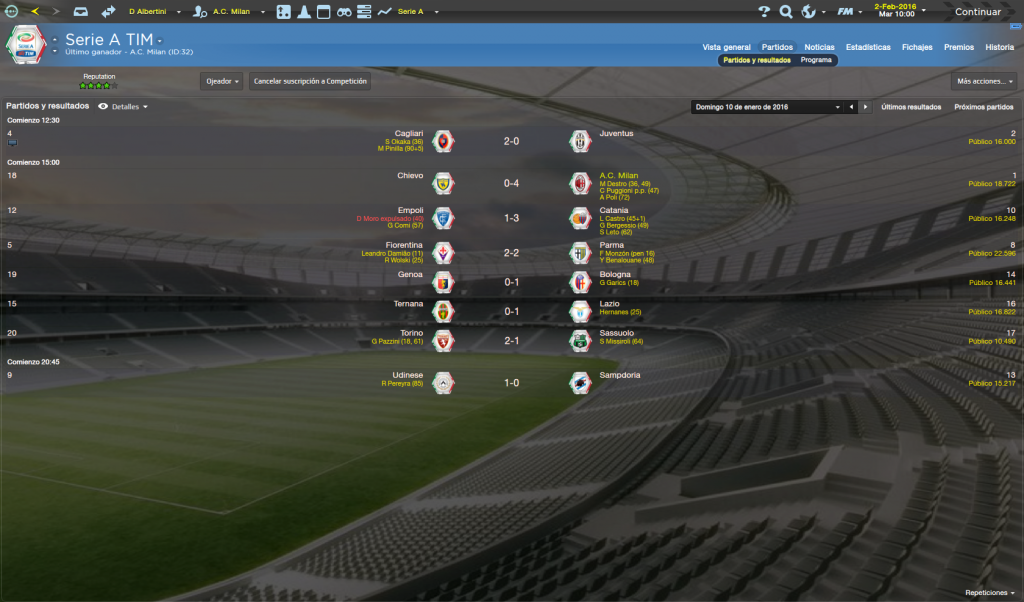1024x602 pixels.
Task: Open the Ojeador dropdown
Action: coord(222,81)
